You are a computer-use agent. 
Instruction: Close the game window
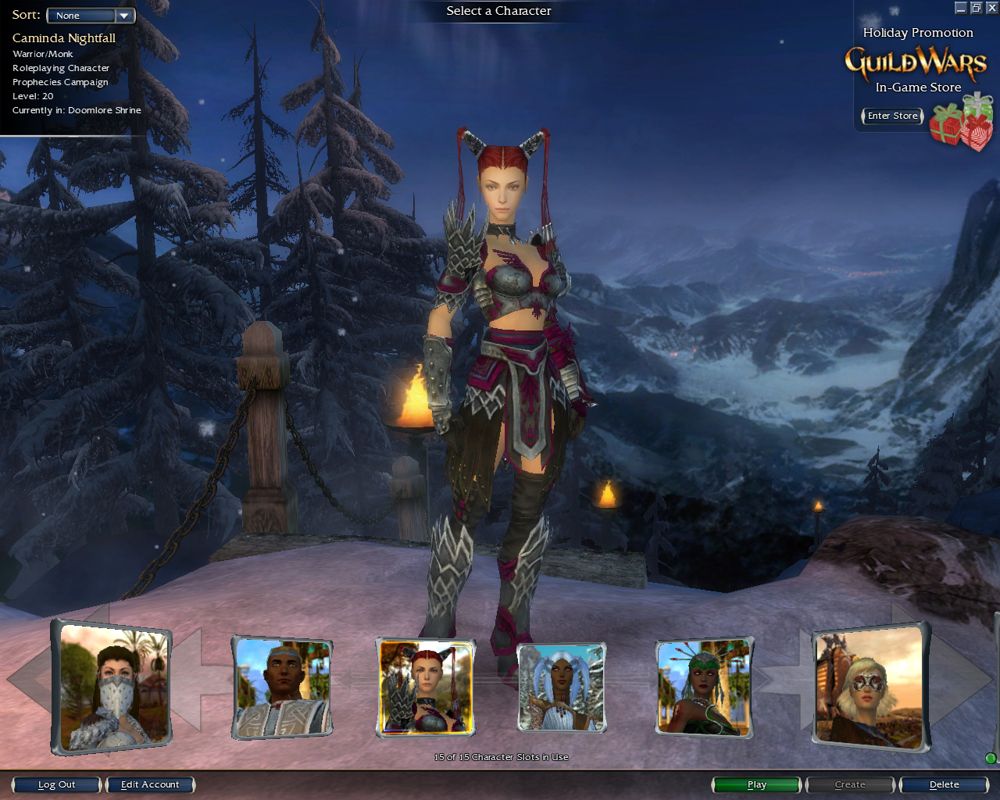tap(991, 7)
